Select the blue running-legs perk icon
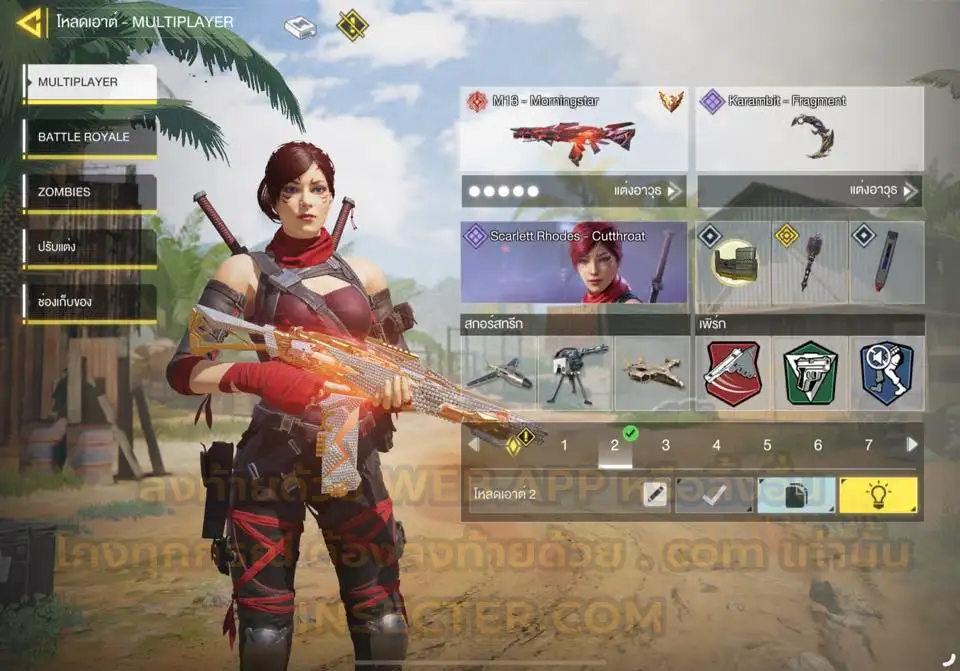 [887, 372]
